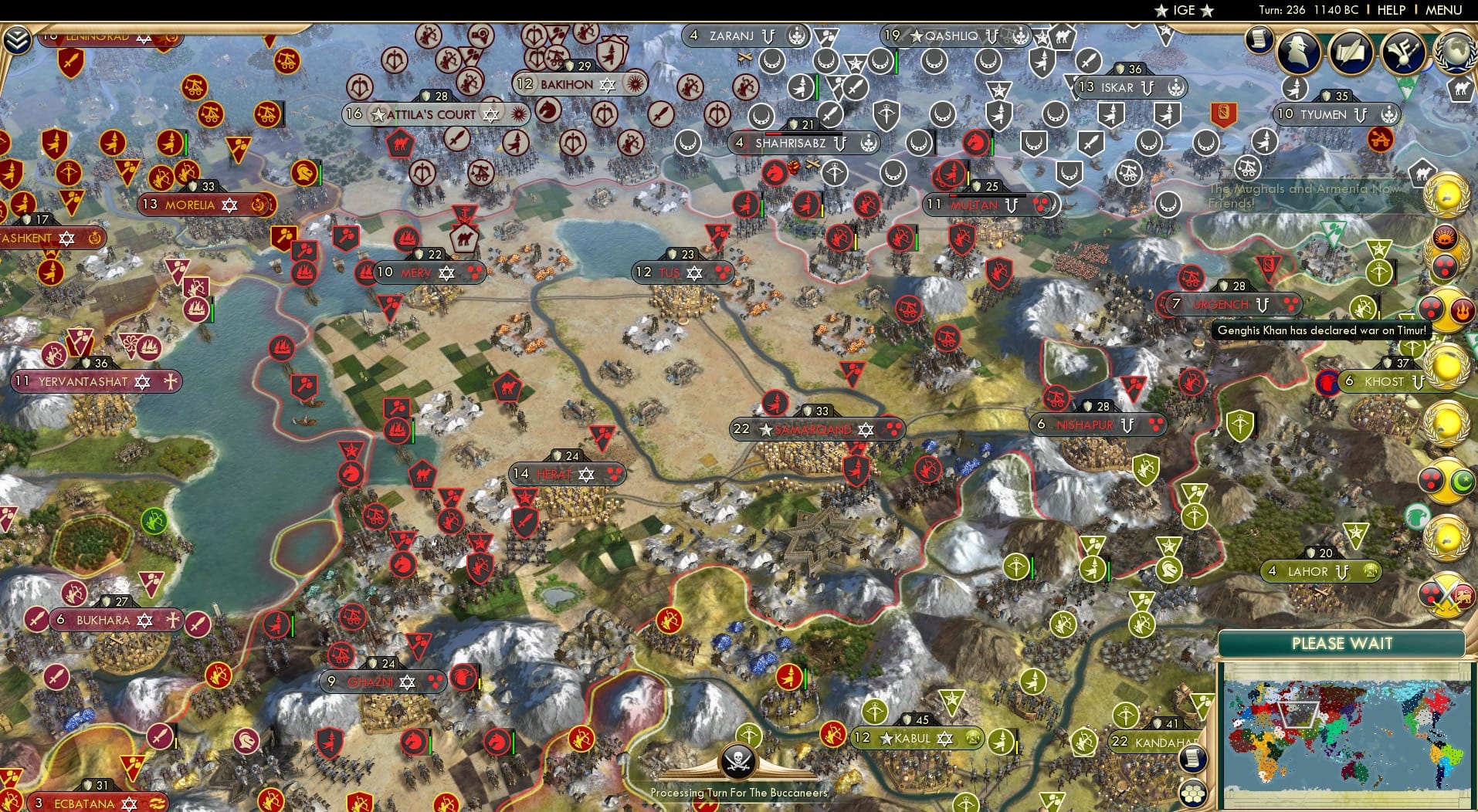Open the In-Game Editor via the IGE star
Screen dimensions: 1478x812
click(x=1185, y=10)
